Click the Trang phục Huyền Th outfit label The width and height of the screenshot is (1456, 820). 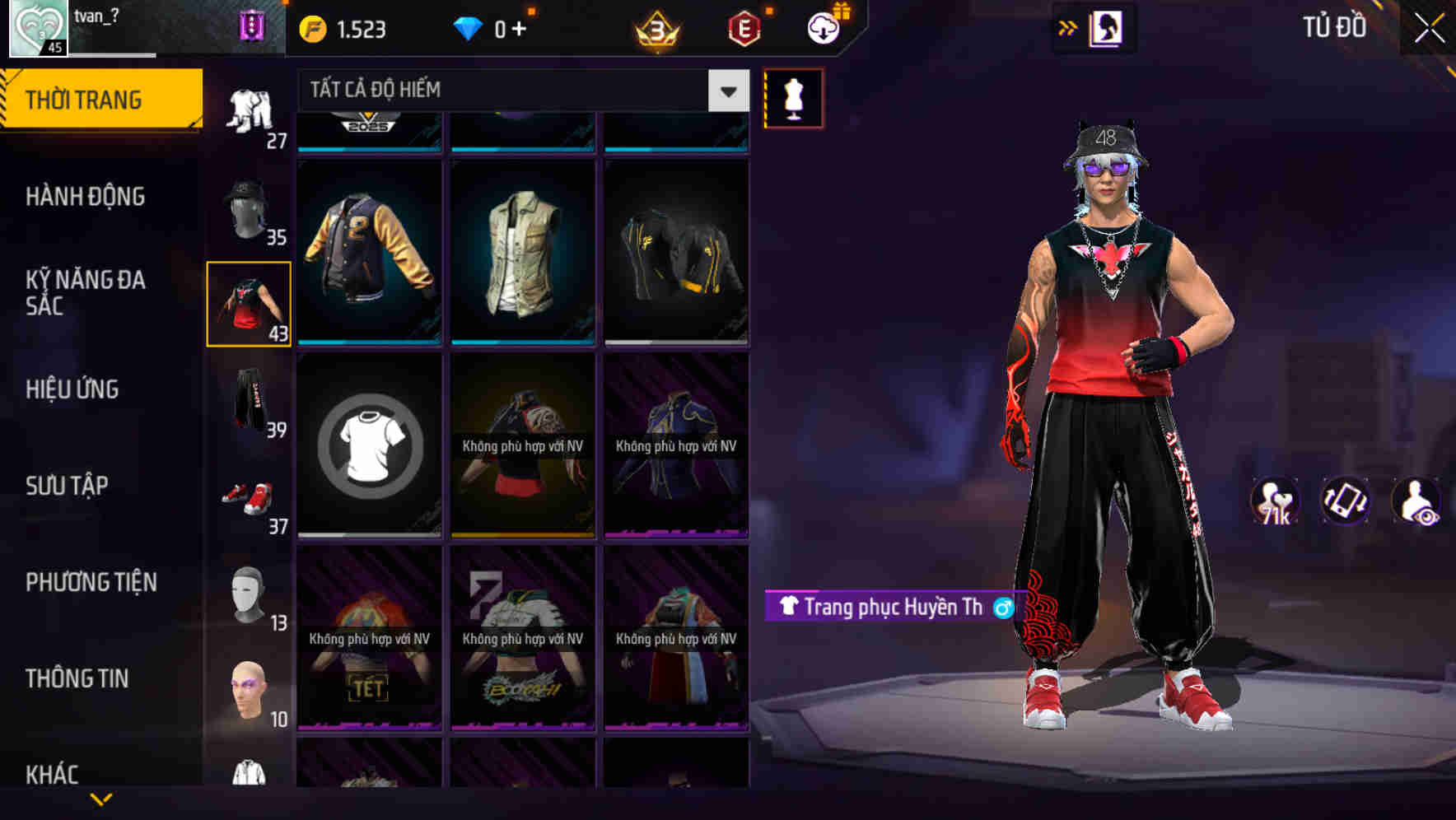[x=881, y=608]
